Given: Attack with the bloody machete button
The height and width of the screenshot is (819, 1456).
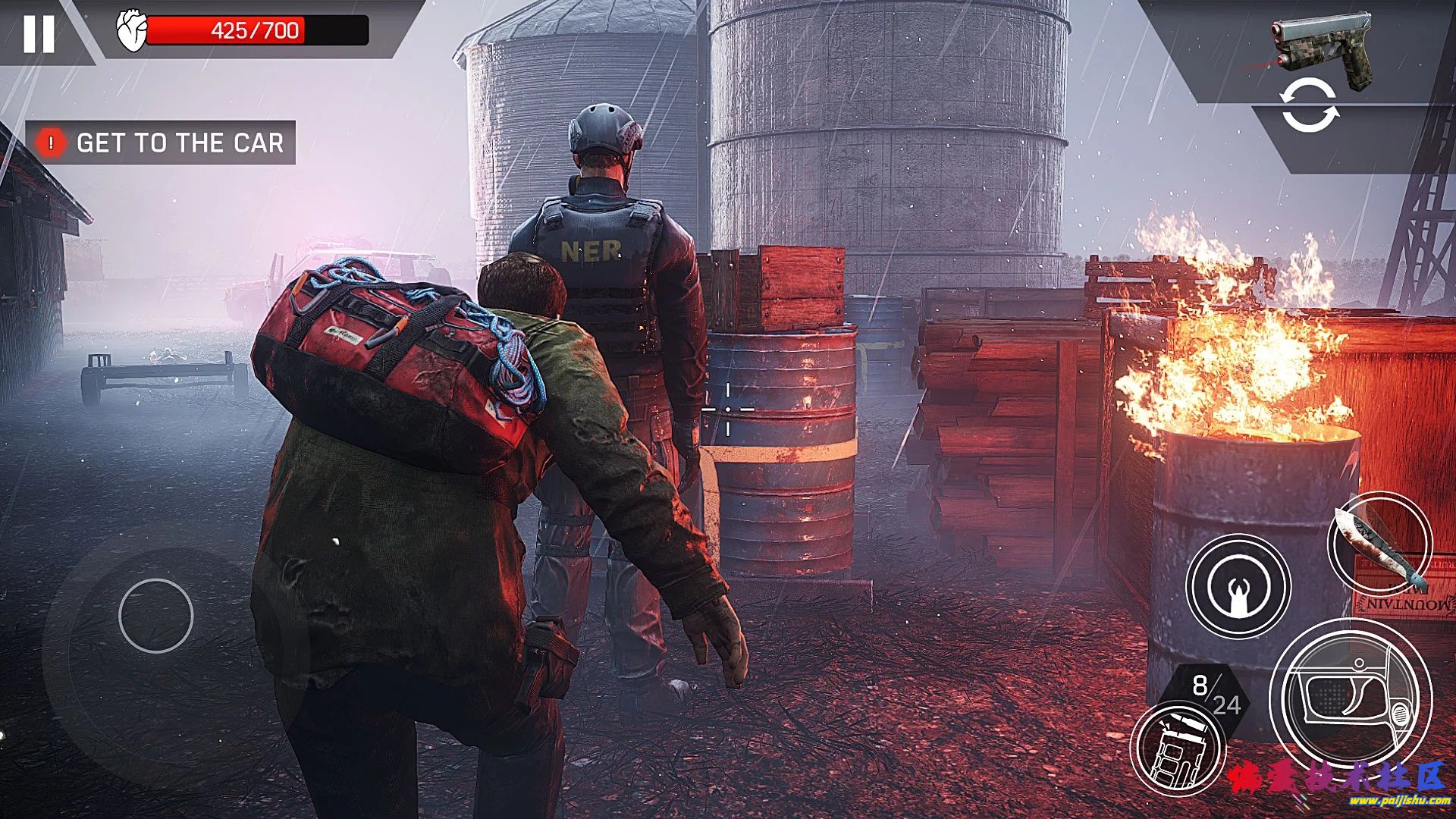Looking at the screenshot, I should (x=1379, y=544).
